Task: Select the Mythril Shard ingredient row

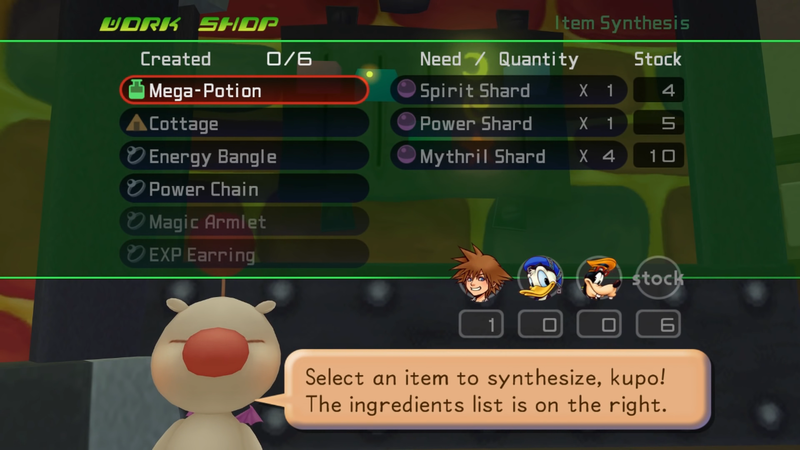Action: coord(508,157)
